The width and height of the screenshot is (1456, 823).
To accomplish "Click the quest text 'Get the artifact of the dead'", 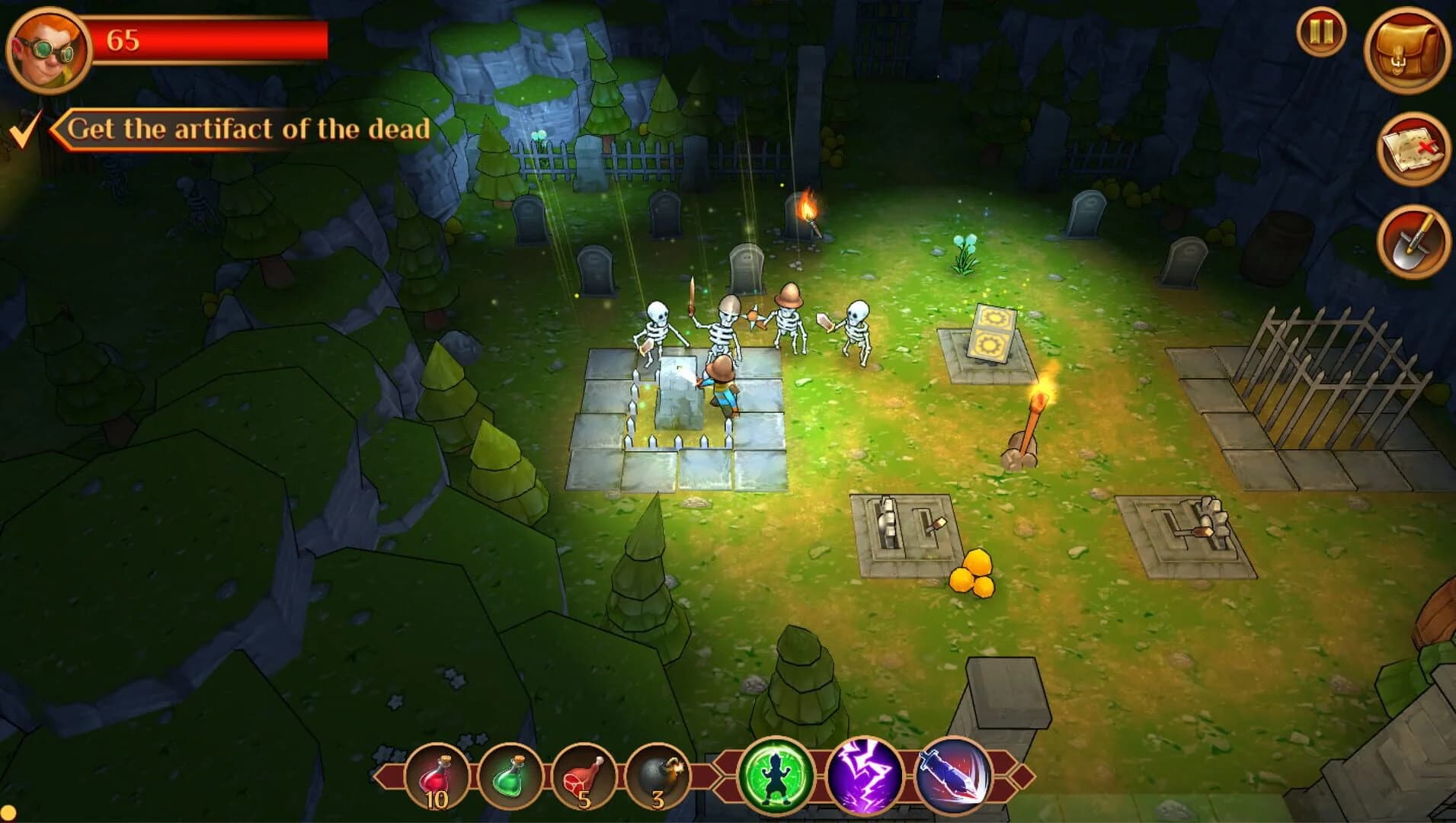I will (x=248, y=130).
